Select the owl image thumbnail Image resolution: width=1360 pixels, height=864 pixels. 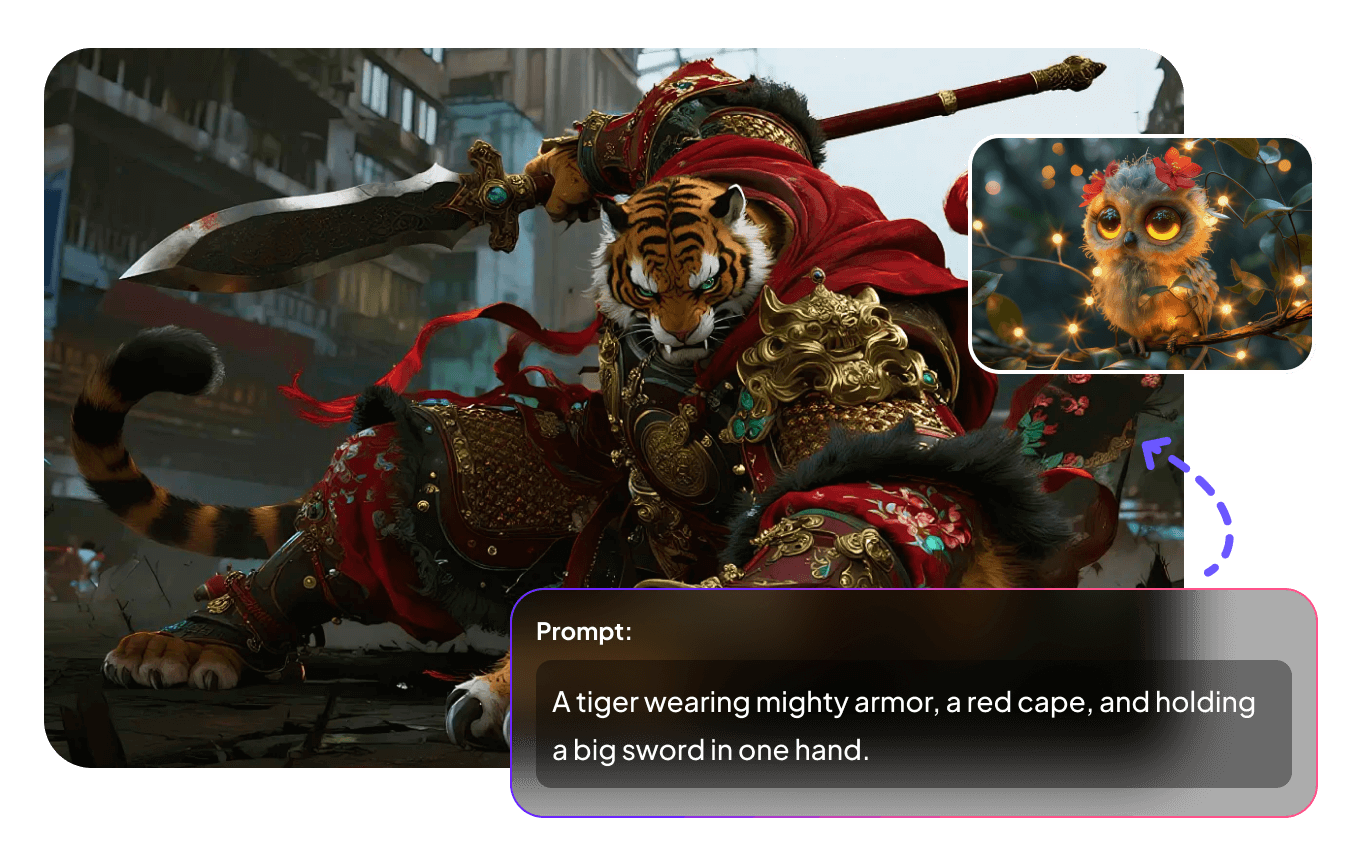click(1141, 254)
